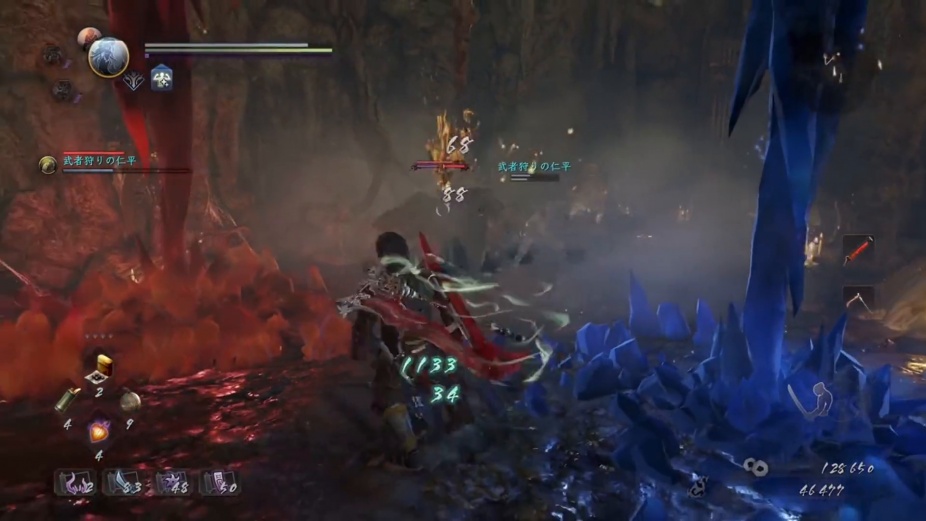The width and height of the screenshot is (926, 521).
Task: Select the red melee weapon slot
Action: pyautogui.click(x=858, y=250)
